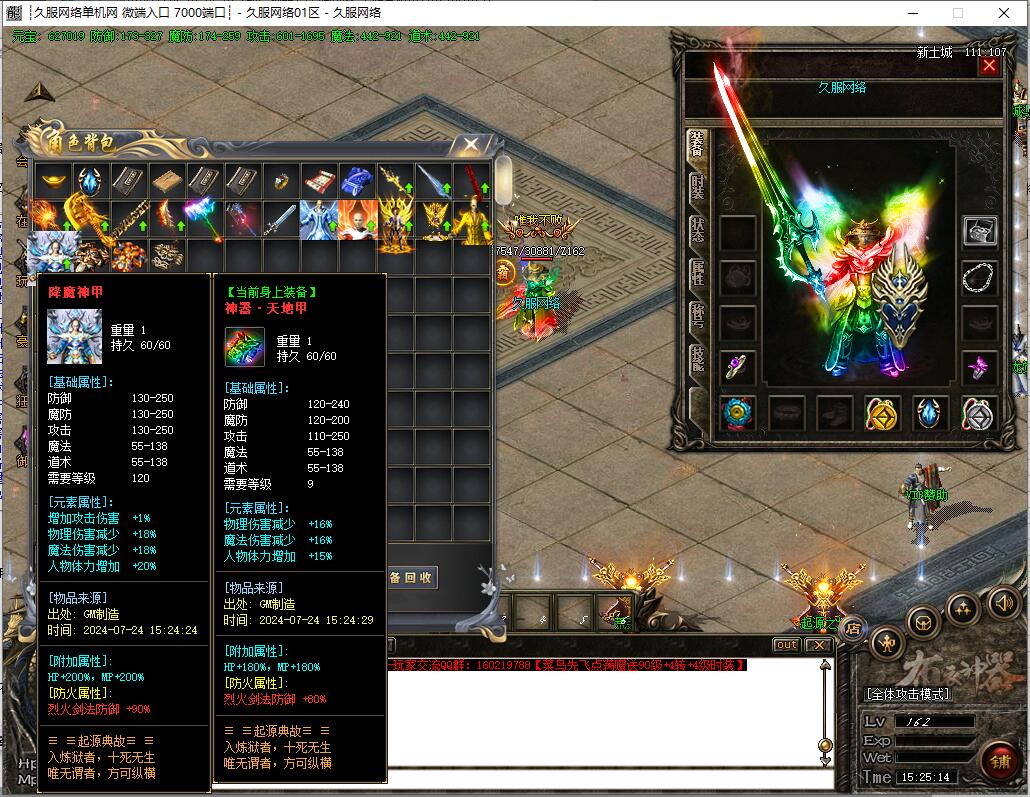
Task: Open the 店 shop button
Action: 853,628
